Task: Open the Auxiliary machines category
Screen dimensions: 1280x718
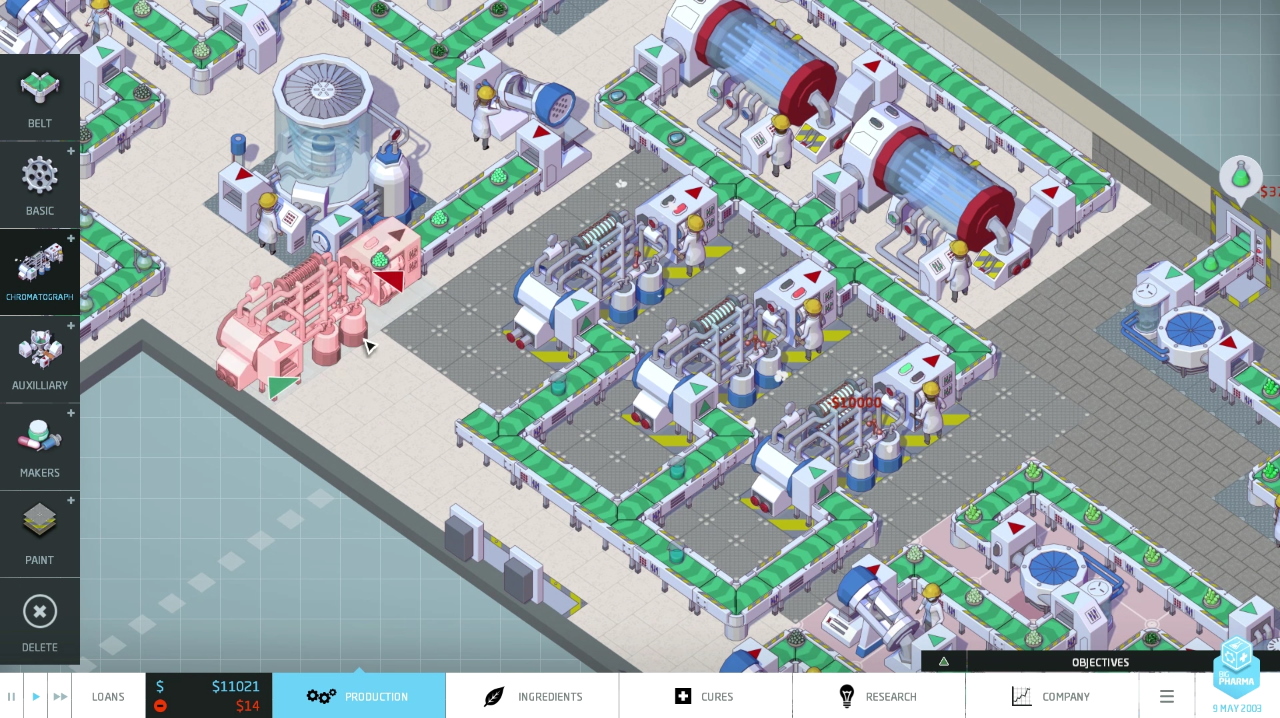Action: pyautogui.click(x=40, y=359)
